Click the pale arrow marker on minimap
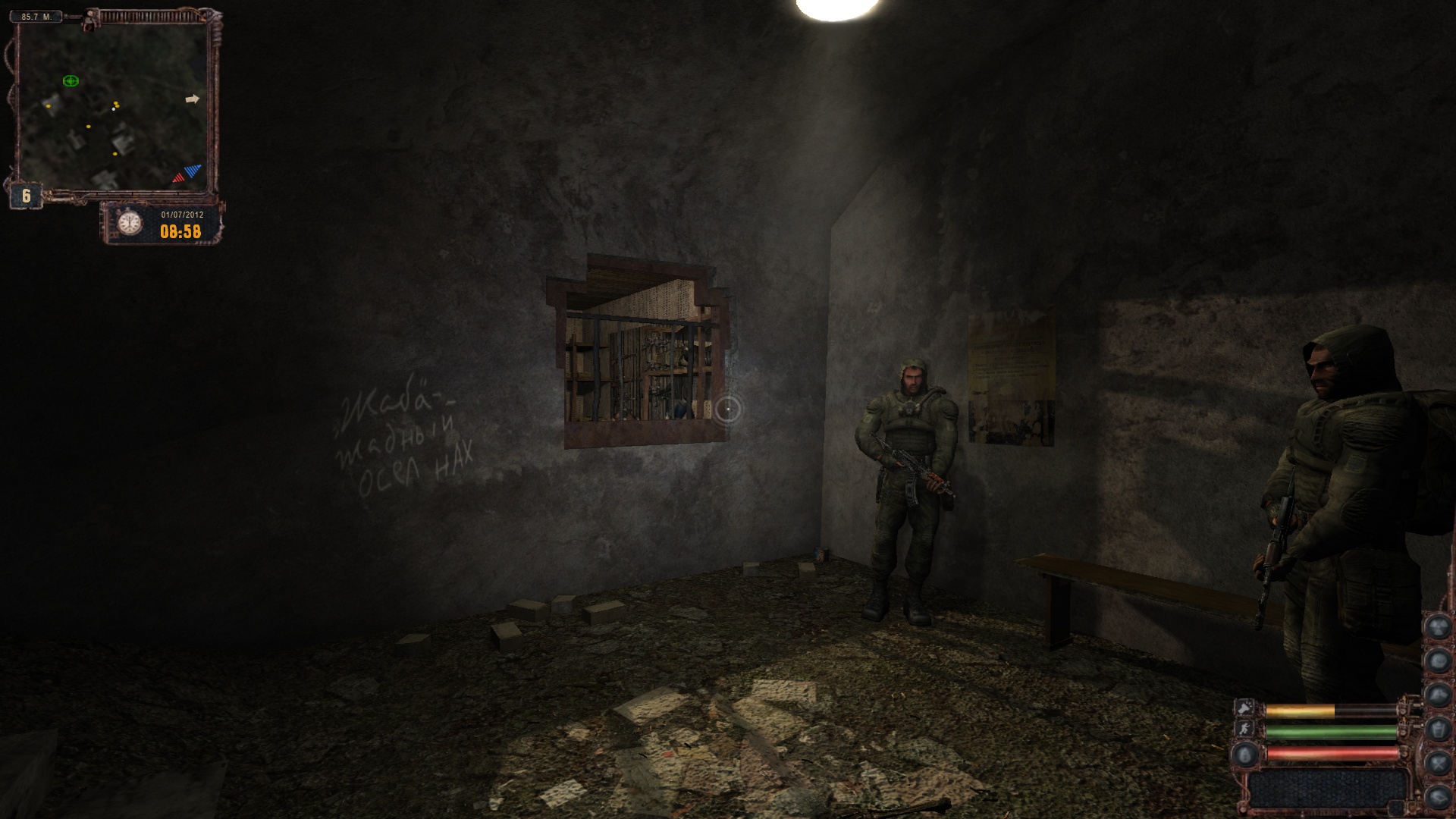The width and height of the screenshot is (1456, 819). pos(193,99)
